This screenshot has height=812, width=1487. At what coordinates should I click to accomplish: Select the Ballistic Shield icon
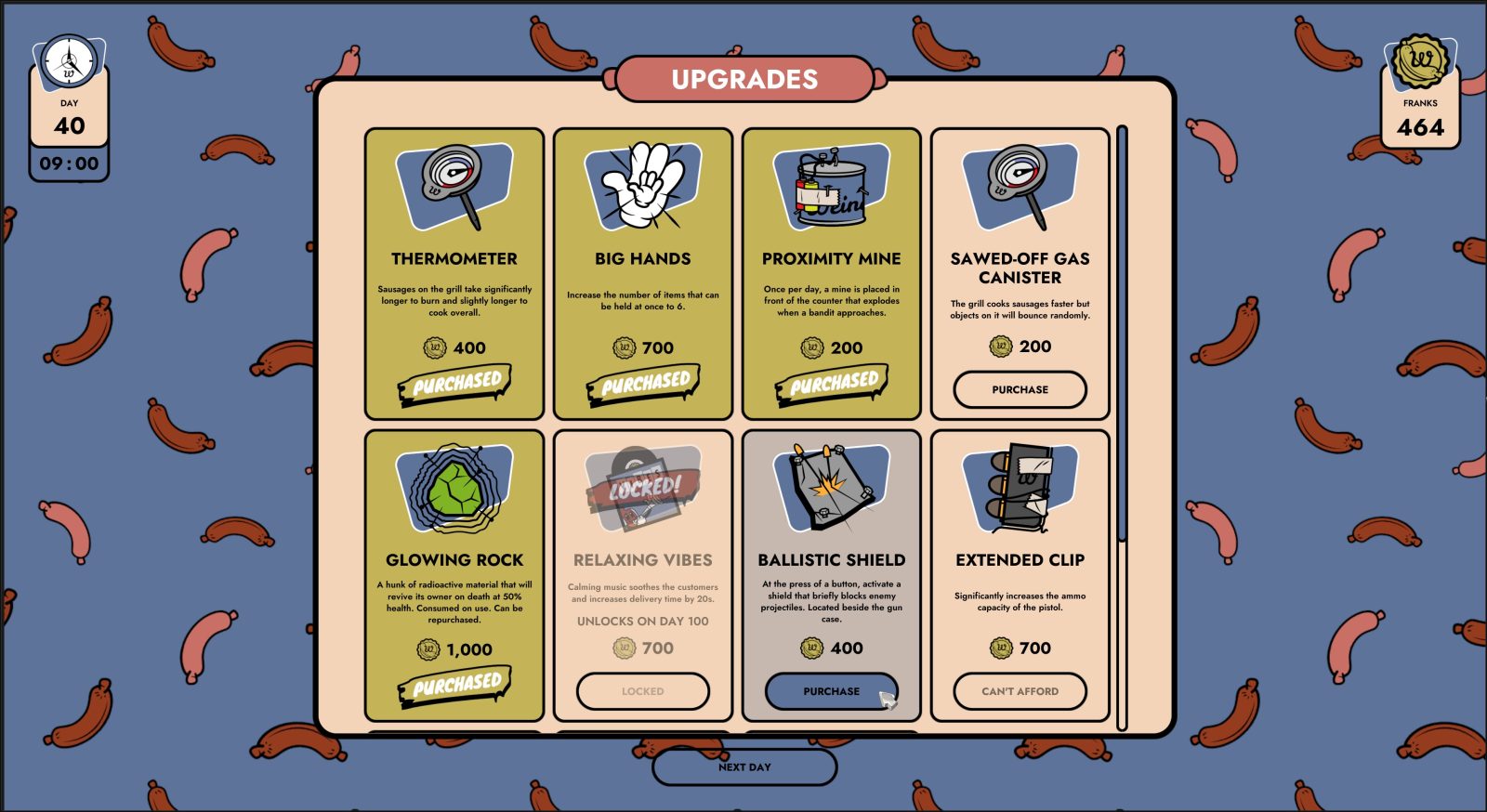pos(830,487)
